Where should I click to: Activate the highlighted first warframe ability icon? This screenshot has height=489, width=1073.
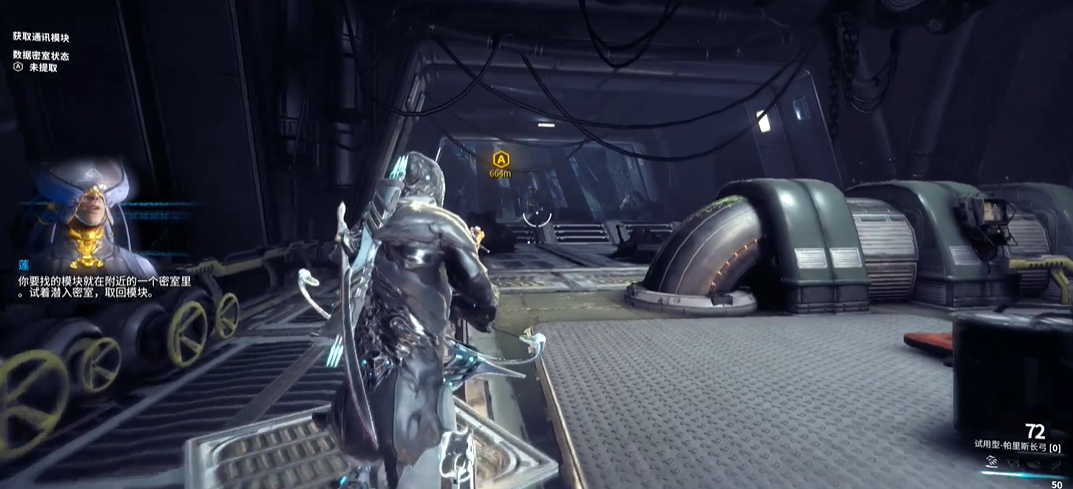point(993,462)
